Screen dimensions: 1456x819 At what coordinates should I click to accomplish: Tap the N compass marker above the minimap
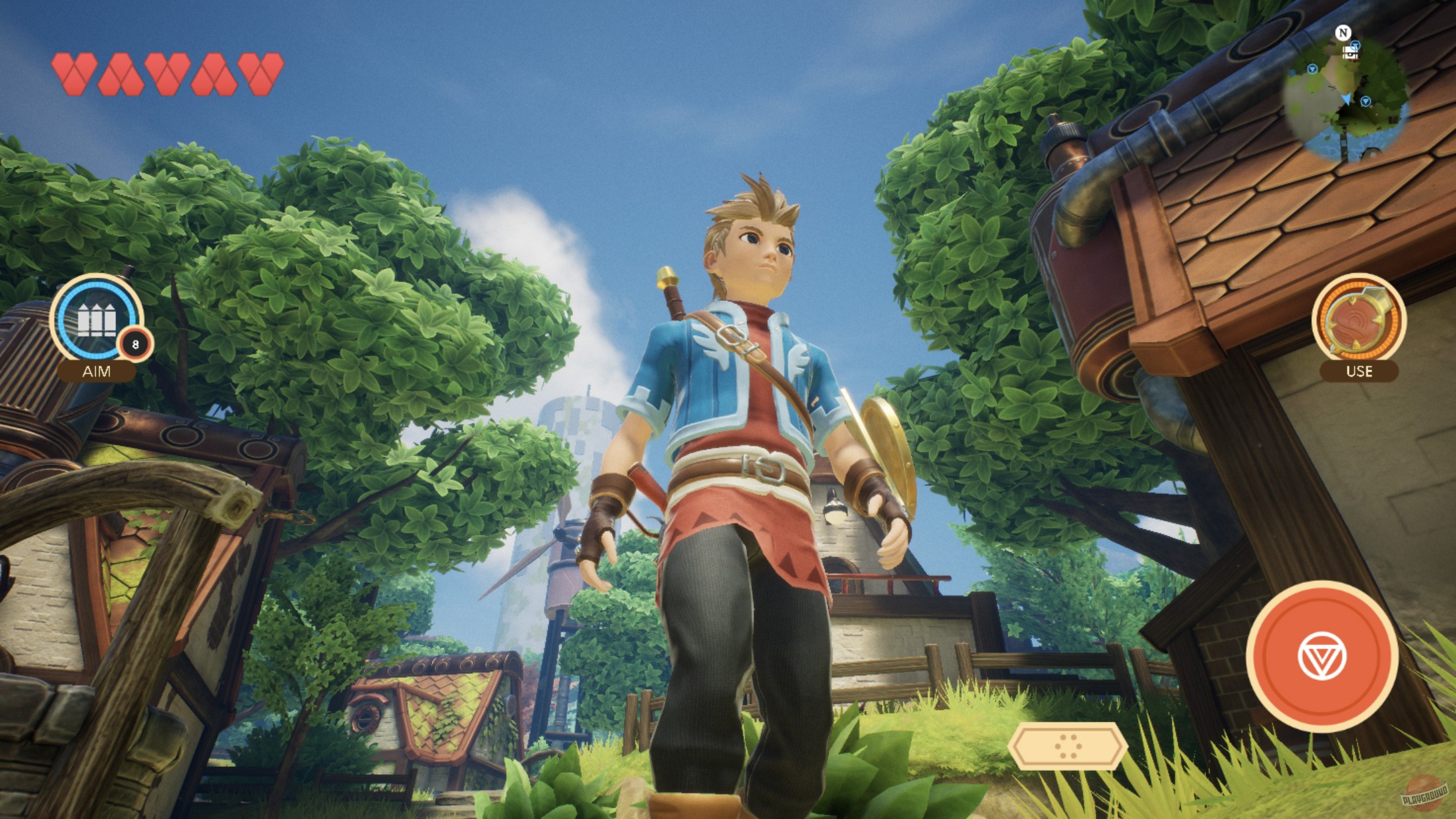[1344, 32]
